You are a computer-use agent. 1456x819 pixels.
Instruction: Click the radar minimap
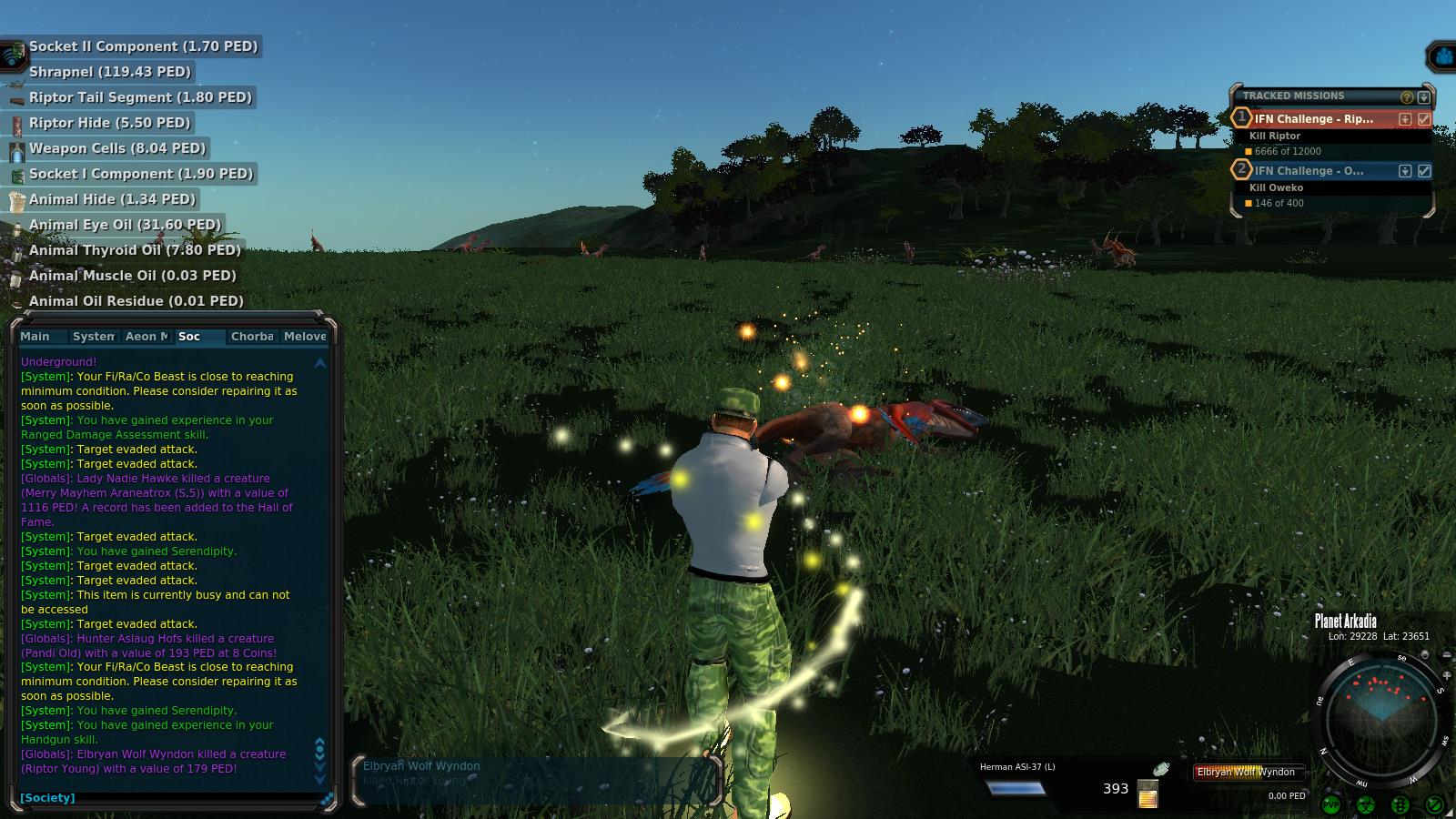tap(1381, 719)
